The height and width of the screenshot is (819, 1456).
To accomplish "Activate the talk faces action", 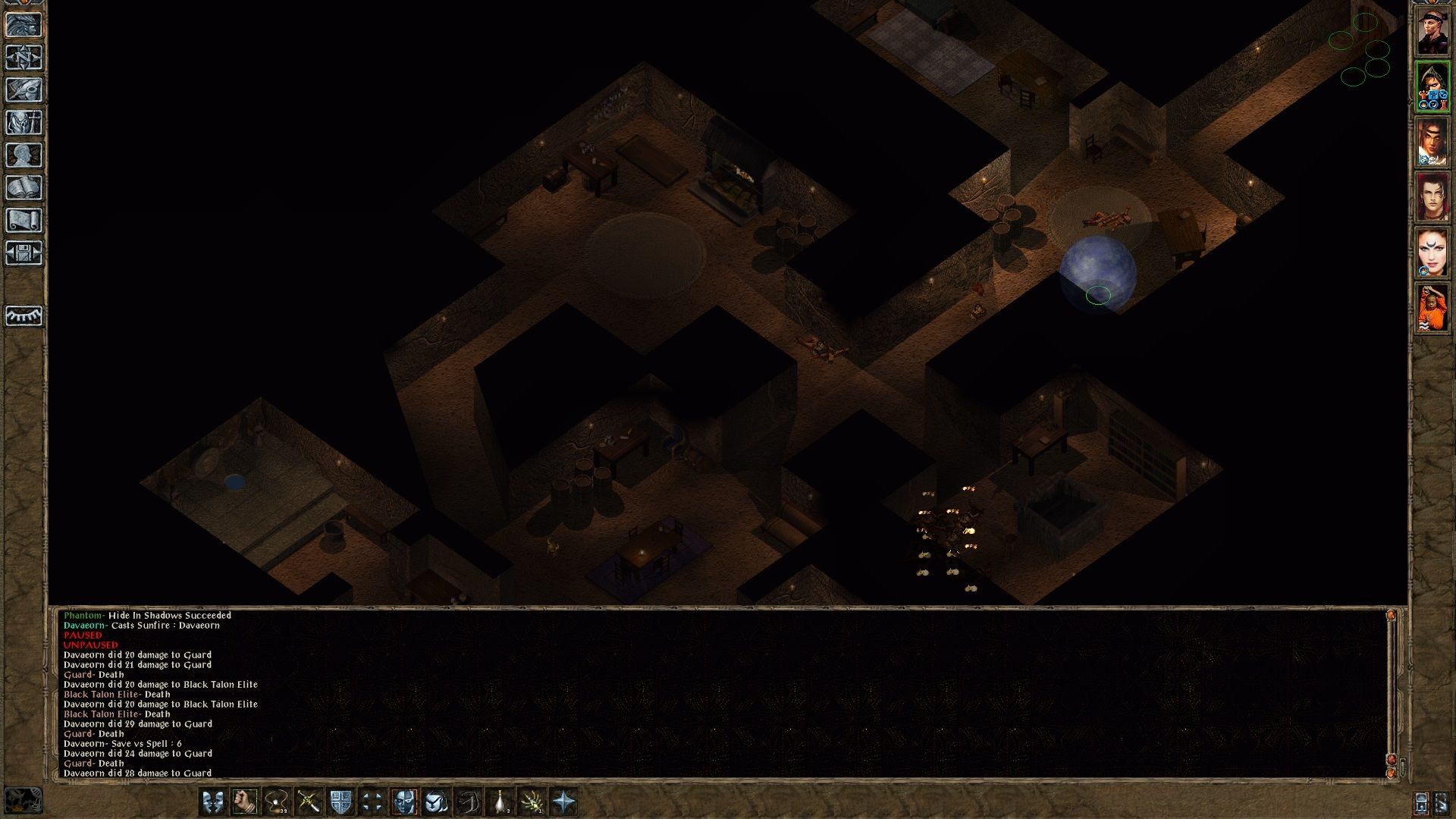I will point(212,802).
